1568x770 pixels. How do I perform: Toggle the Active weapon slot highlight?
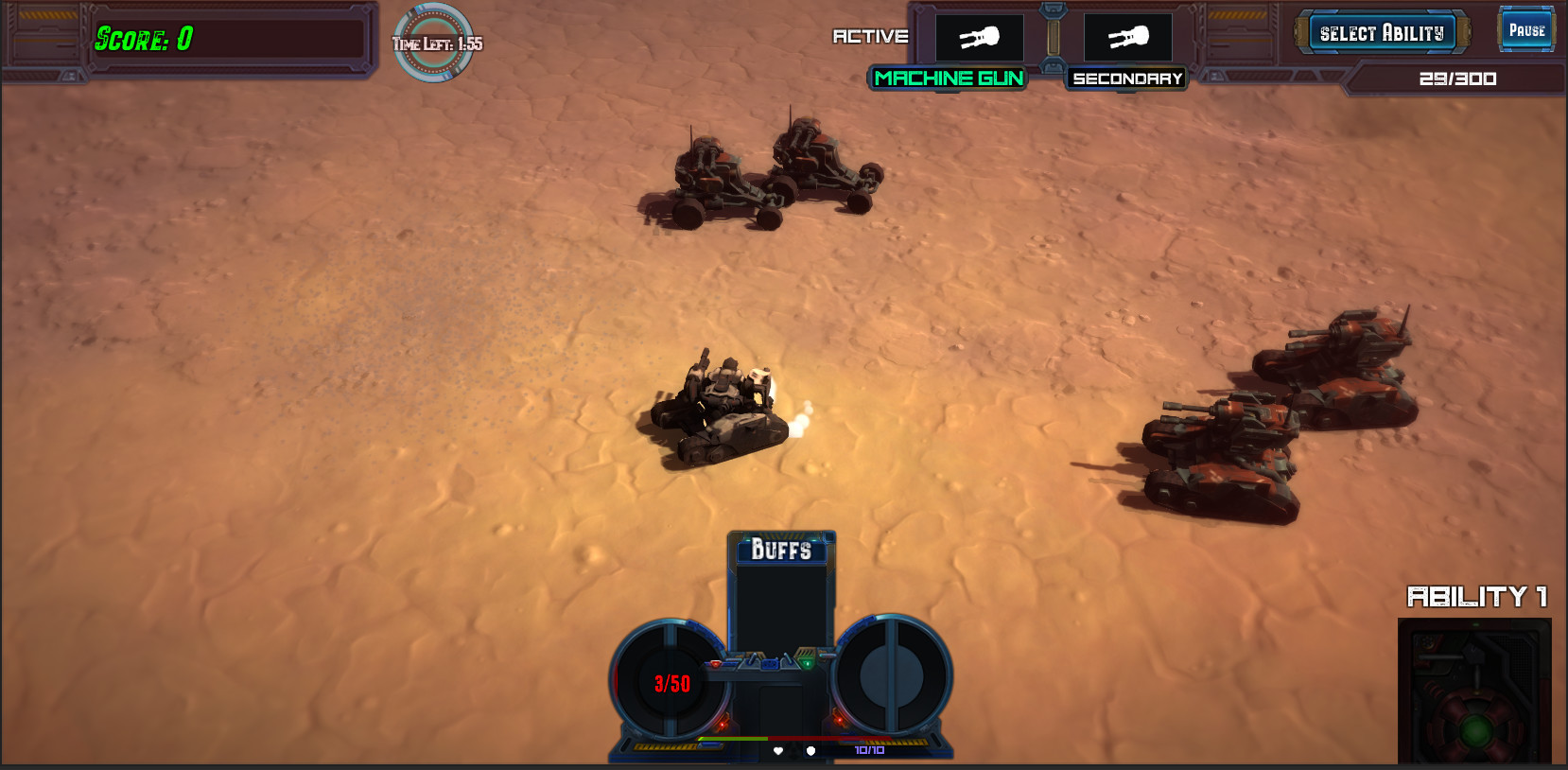pos(978,37)
